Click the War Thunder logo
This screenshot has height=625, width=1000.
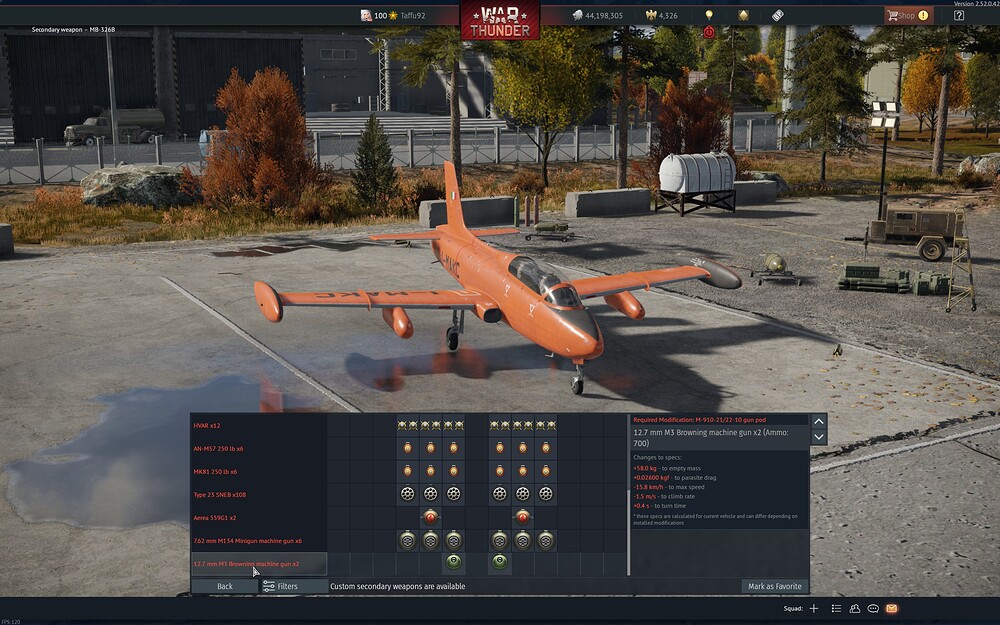click(x=500, y=19)
